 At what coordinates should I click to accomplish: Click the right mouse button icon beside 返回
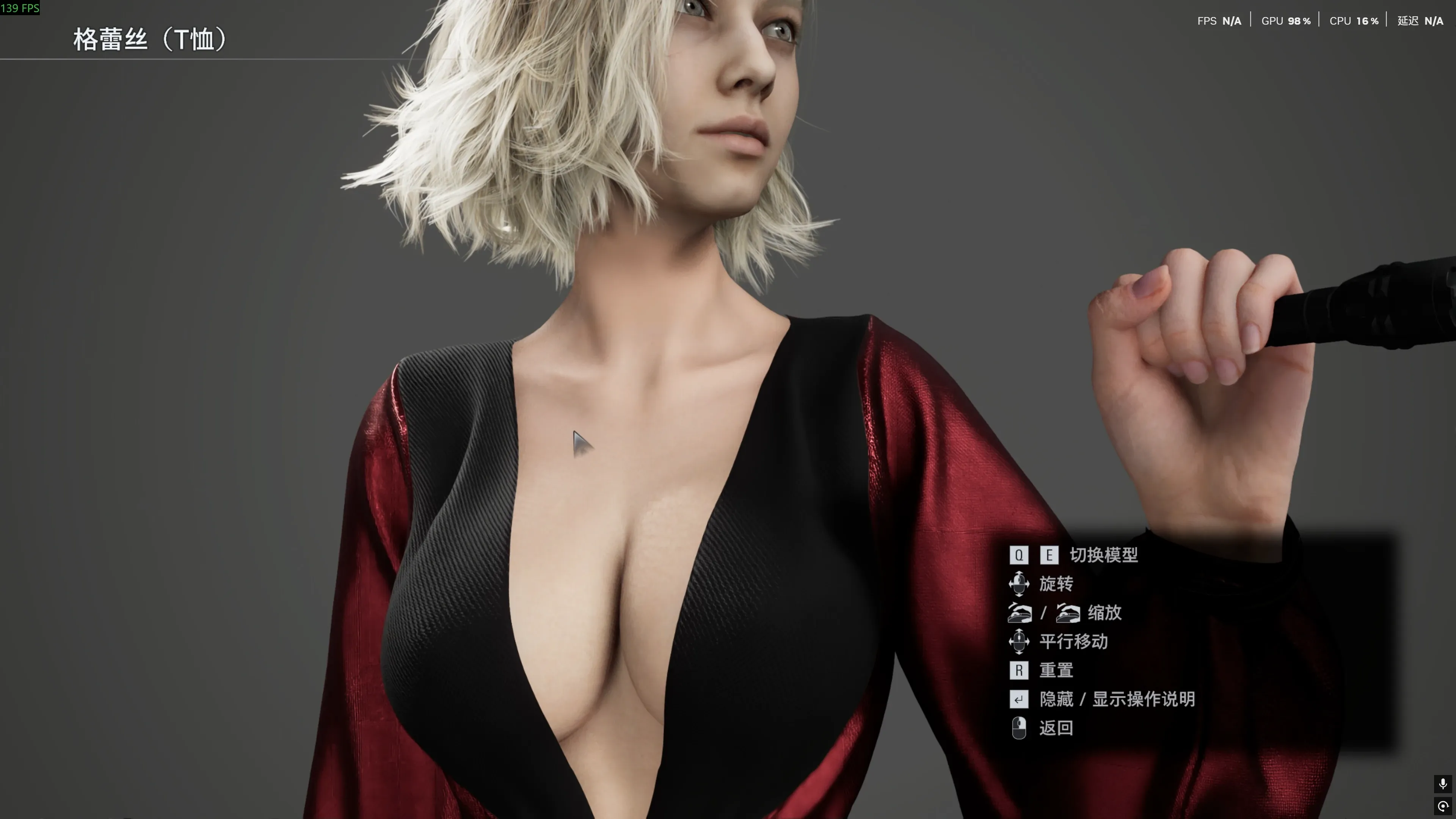1020,728
